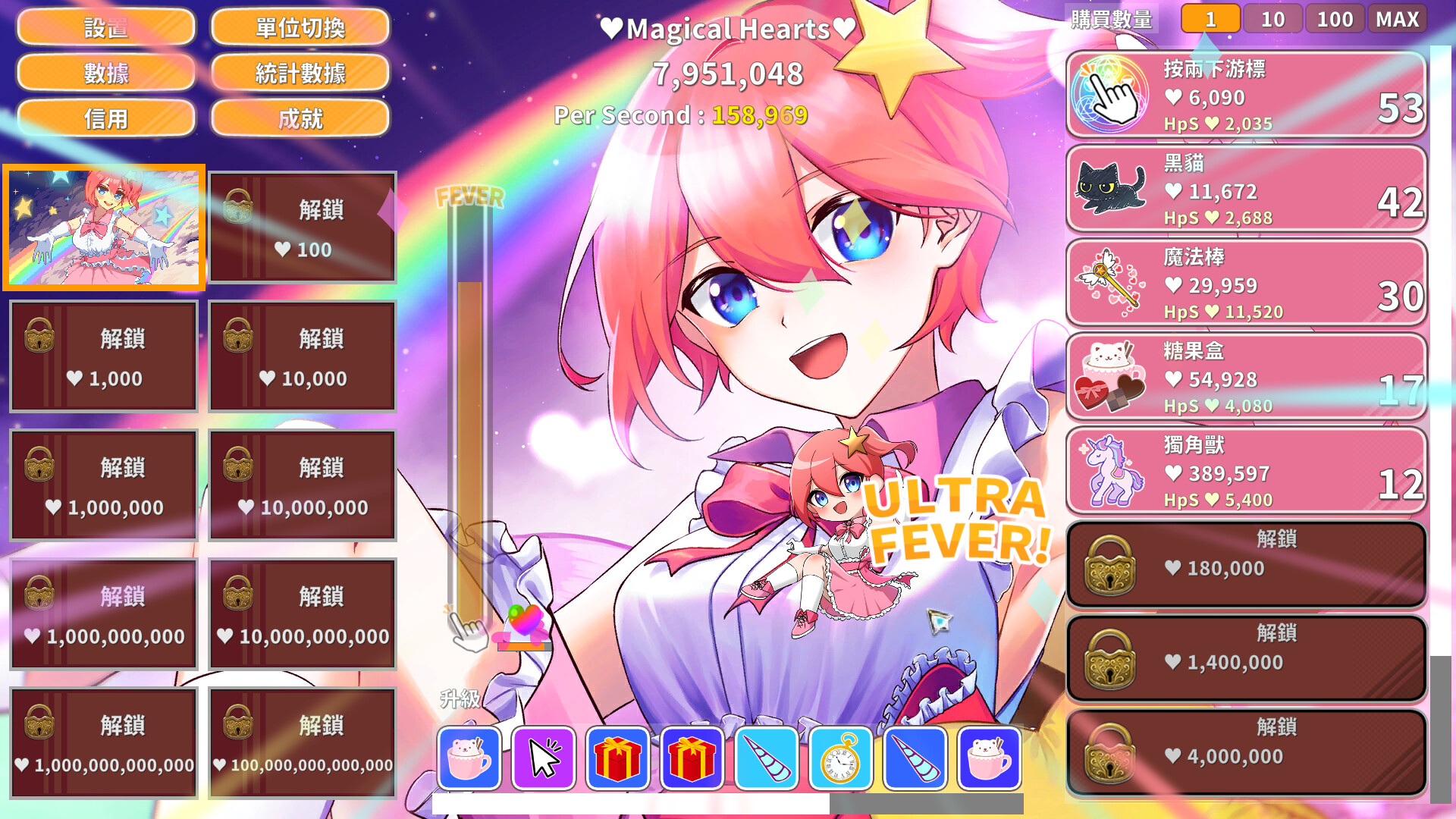Open the 設置 settings menu

coord(107,27)
